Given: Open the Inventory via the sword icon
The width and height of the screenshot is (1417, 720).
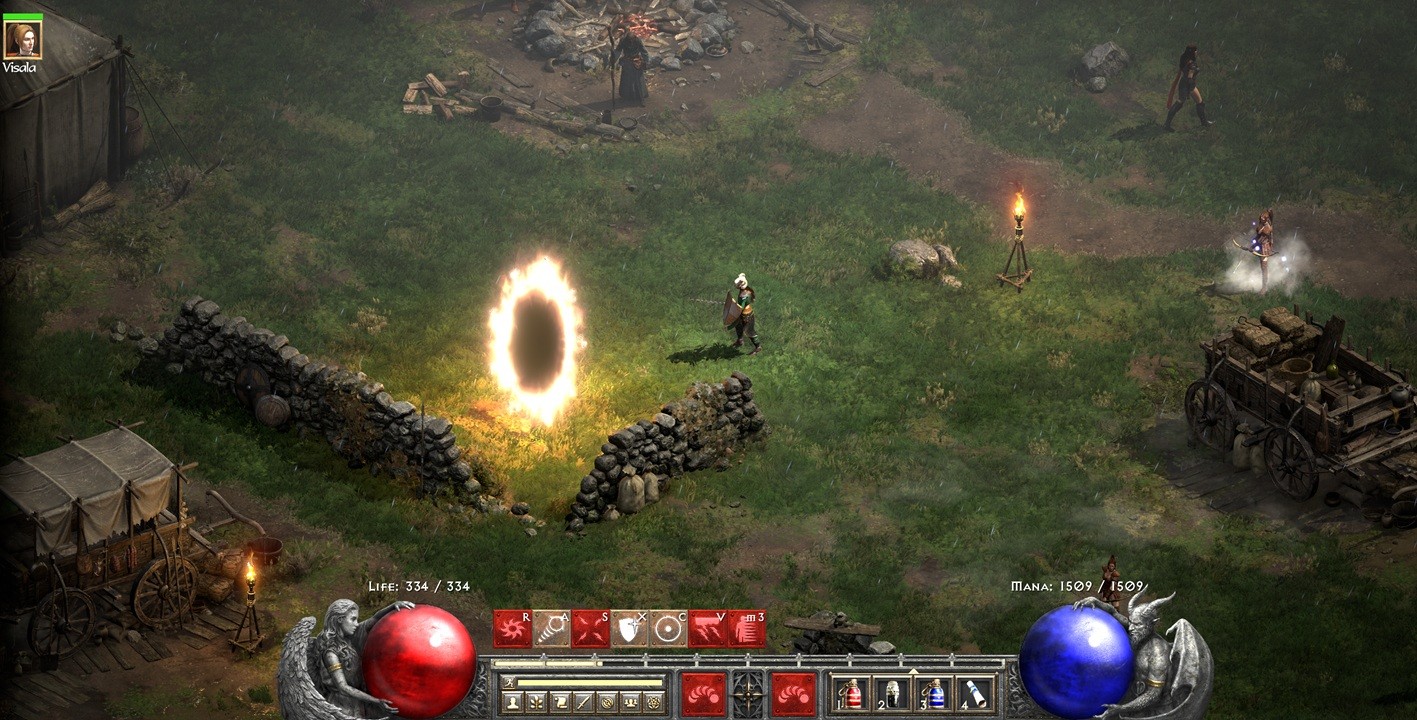Looking at the screenshot, I should tap(584, 701).
